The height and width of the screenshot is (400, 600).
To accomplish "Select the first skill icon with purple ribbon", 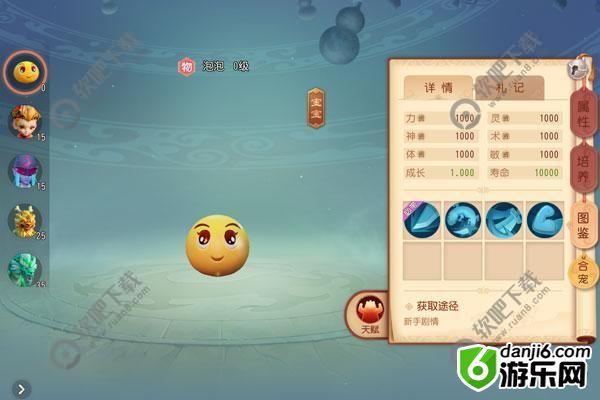I will point(421,220).
